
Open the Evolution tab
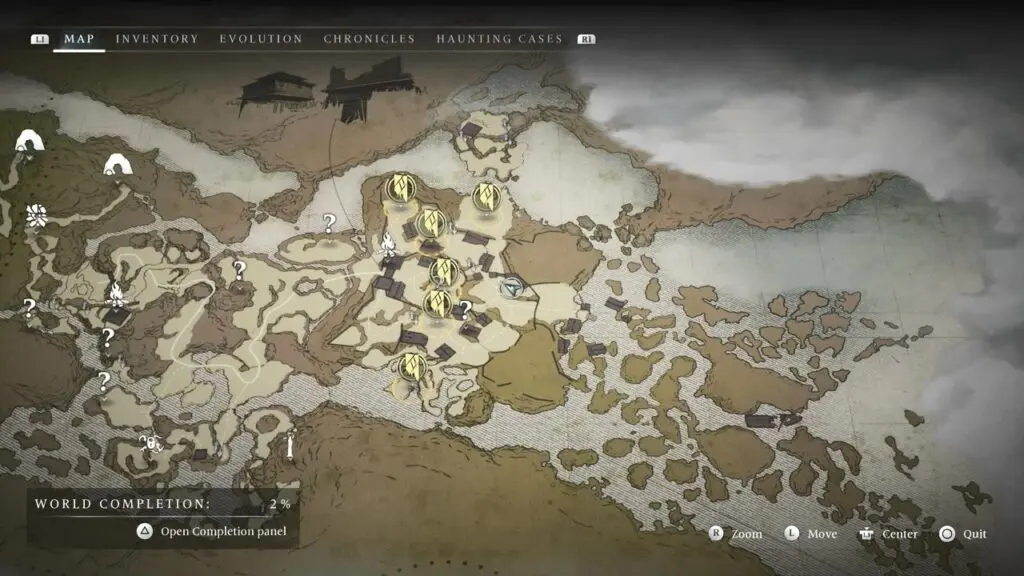(261, 39)
